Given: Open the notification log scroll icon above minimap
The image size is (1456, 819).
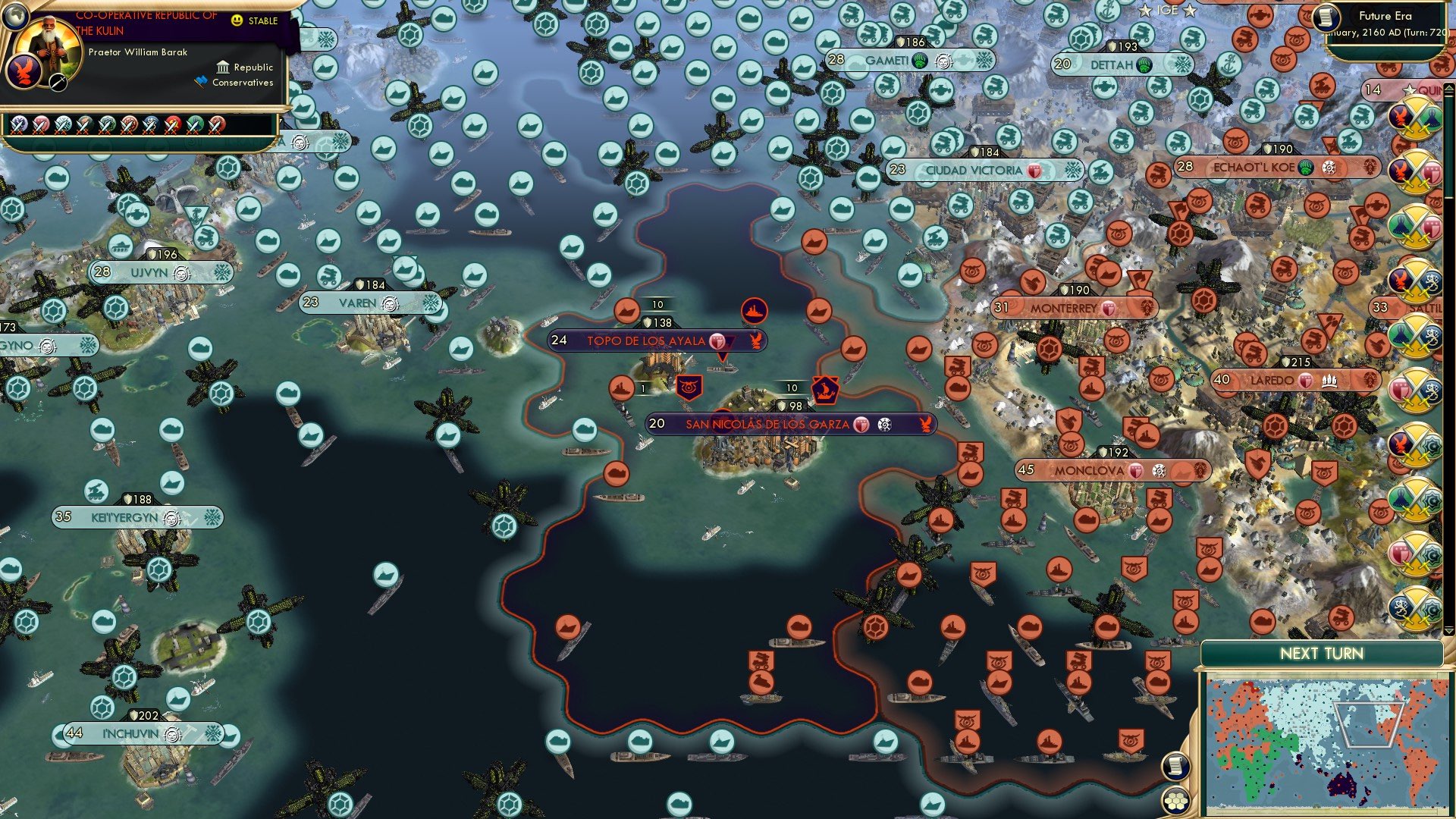Looking at the screenshot, I should 1175,767.
